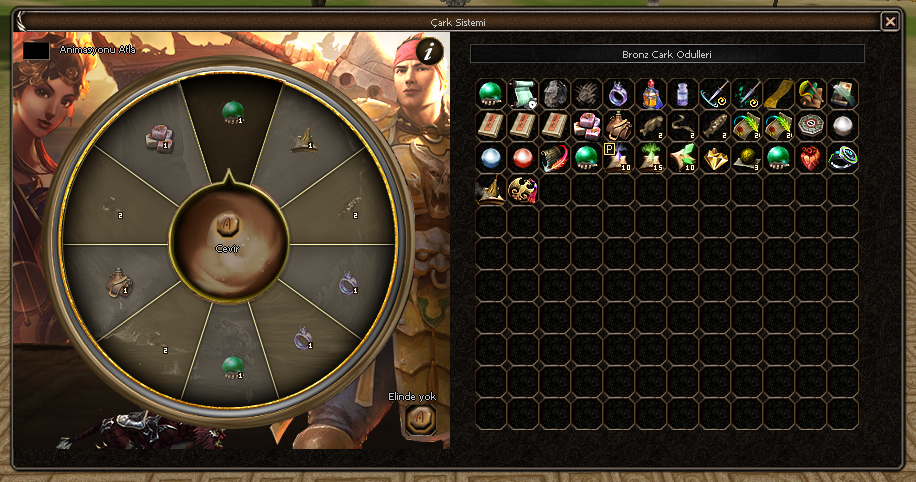This screenshot has width=916, height=482.
Task: Click the bronze token under Elinde yok
Action: pyautogui.click(x=421, y=417)
